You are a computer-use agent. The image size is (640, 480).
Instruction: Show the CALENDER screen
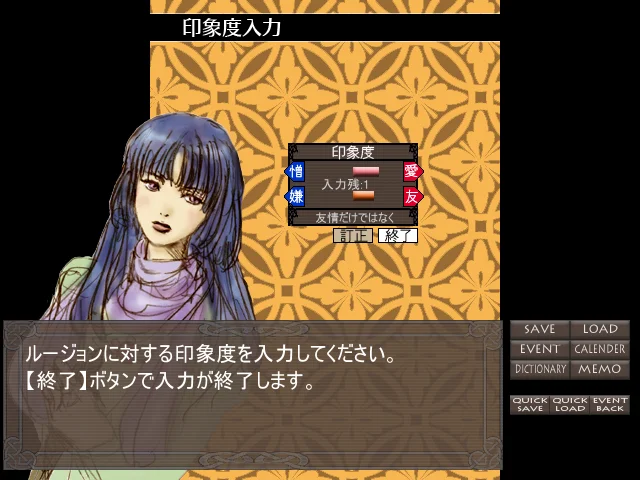coord(600,349)
